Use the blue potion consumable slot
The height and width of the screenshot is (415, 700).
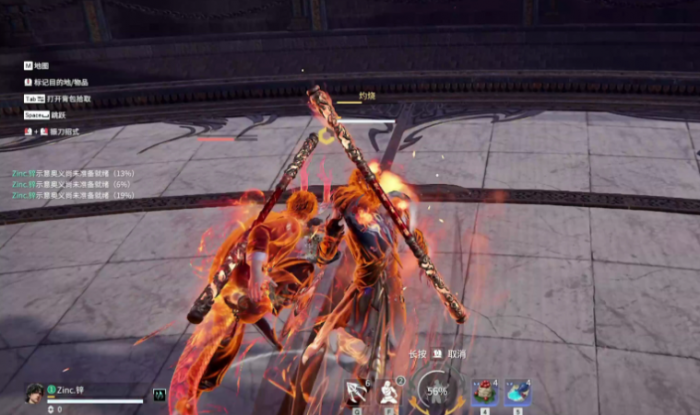click(517, 391)
